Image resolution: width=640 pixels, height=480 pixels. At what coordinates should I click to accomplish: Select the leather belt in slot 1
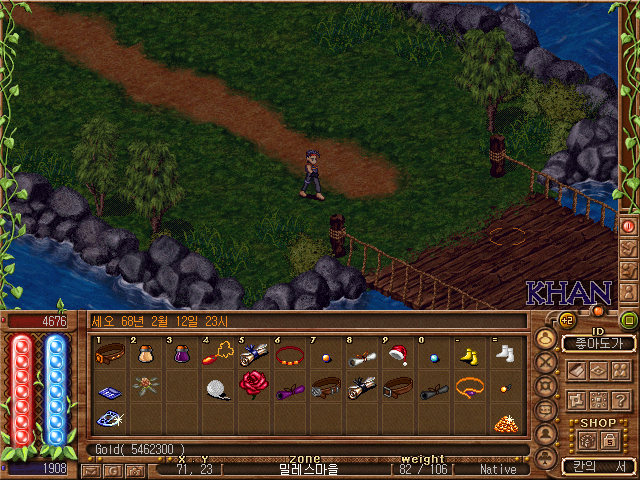(x=110, y=354)
